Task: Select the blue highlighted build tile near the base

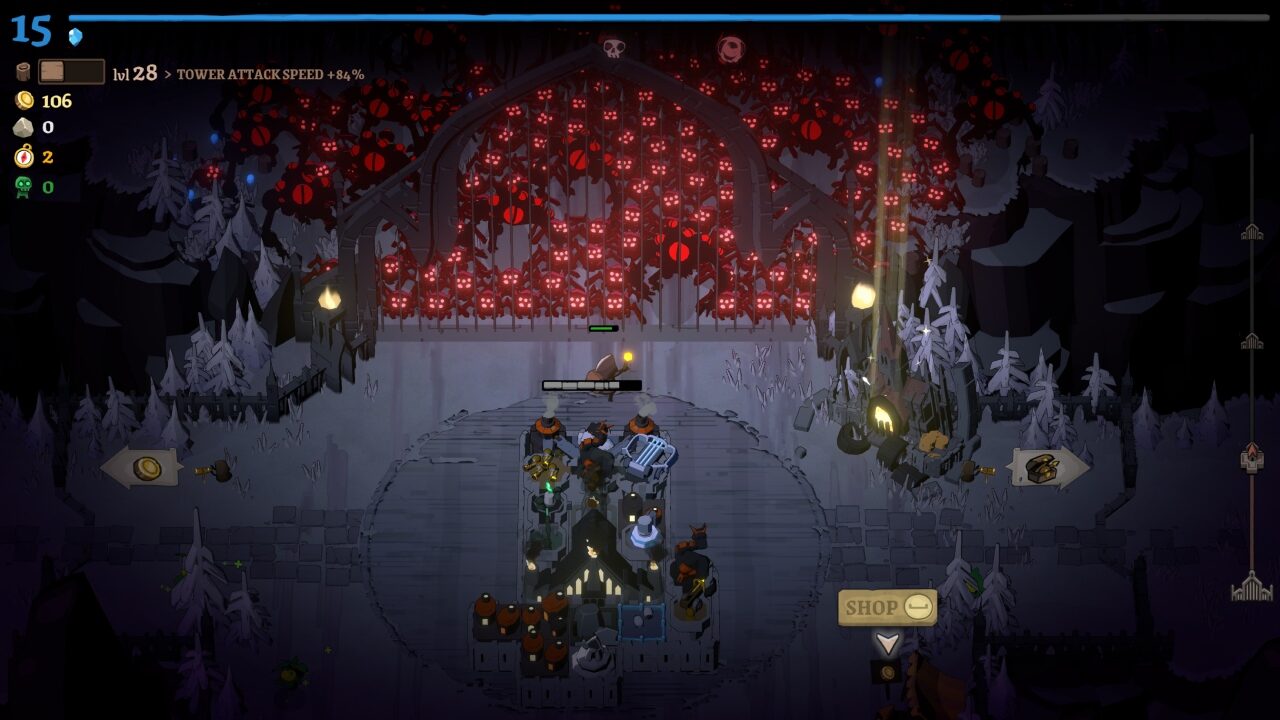Action: [642, 623]
